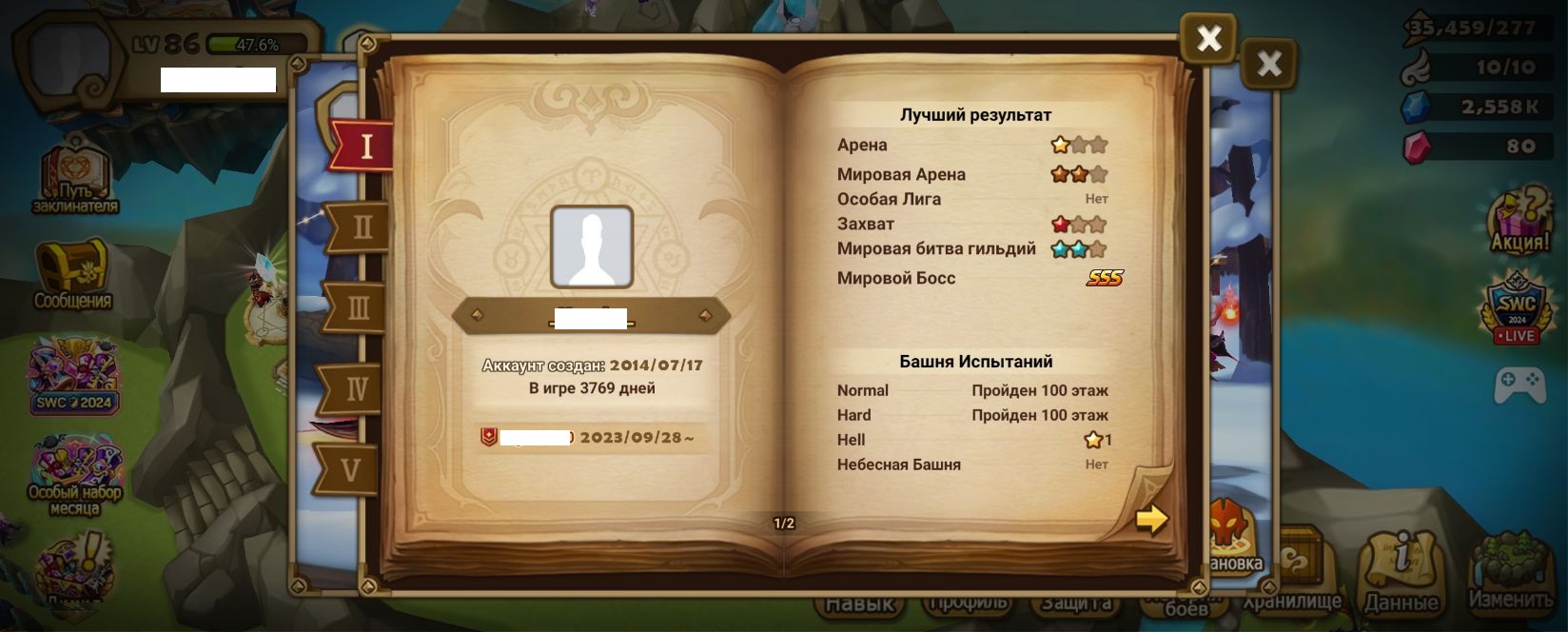1568x632 pixels.
Task: Go to bookmark tab V
Action: point(350,469)
